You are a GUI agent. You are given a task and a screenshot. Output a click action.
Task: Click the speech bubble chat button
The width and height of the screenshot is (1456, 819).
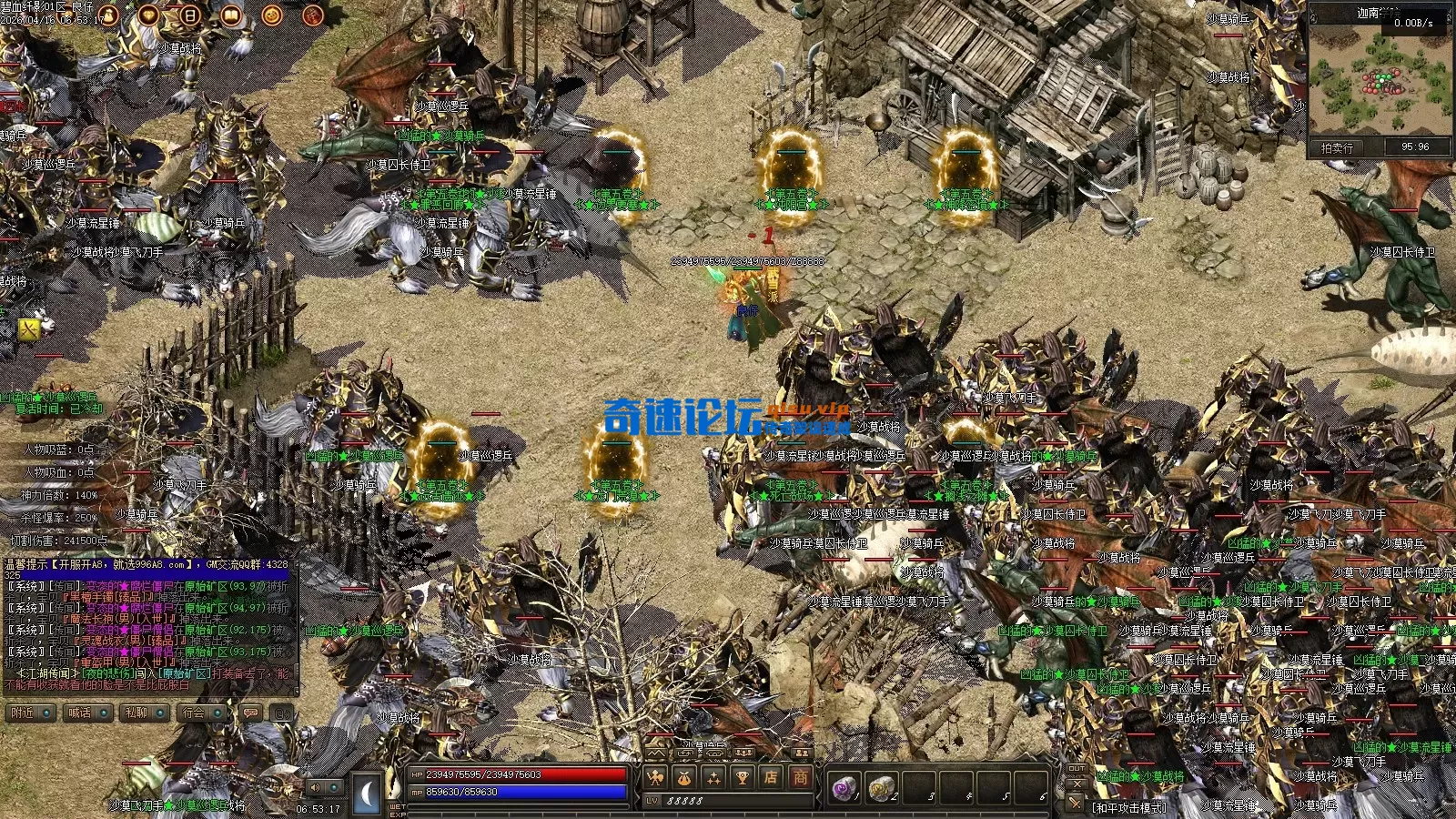click(x=250, y=713)
